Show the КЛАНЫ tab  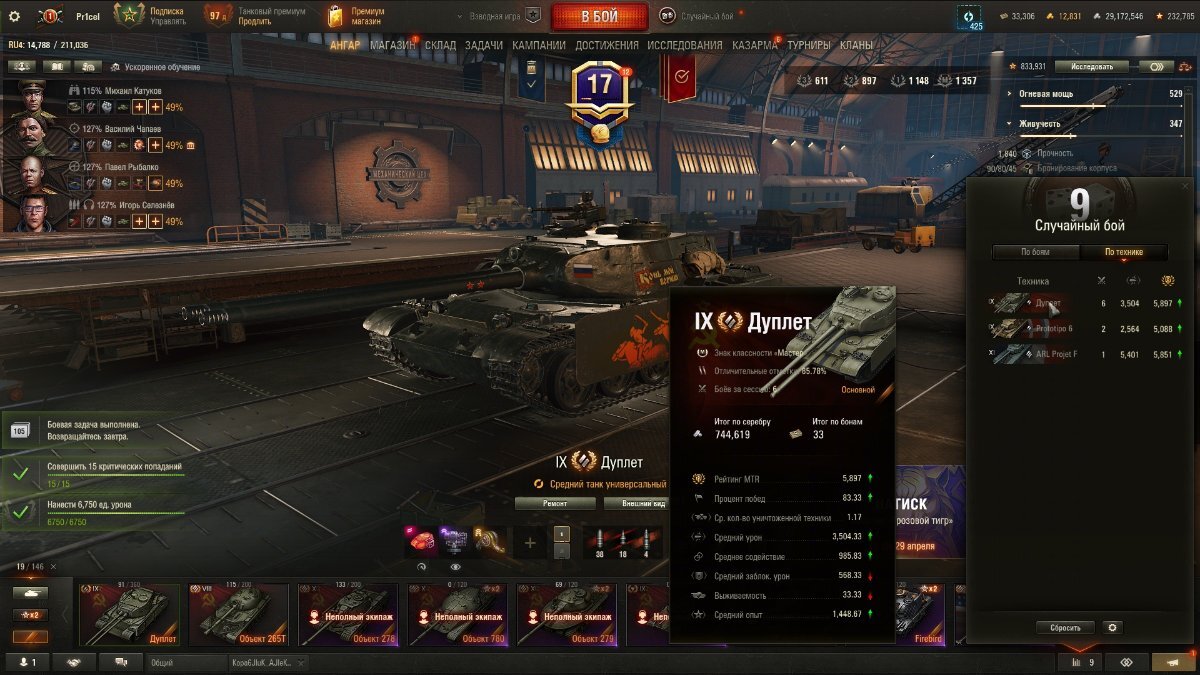(x=856, y=45)
